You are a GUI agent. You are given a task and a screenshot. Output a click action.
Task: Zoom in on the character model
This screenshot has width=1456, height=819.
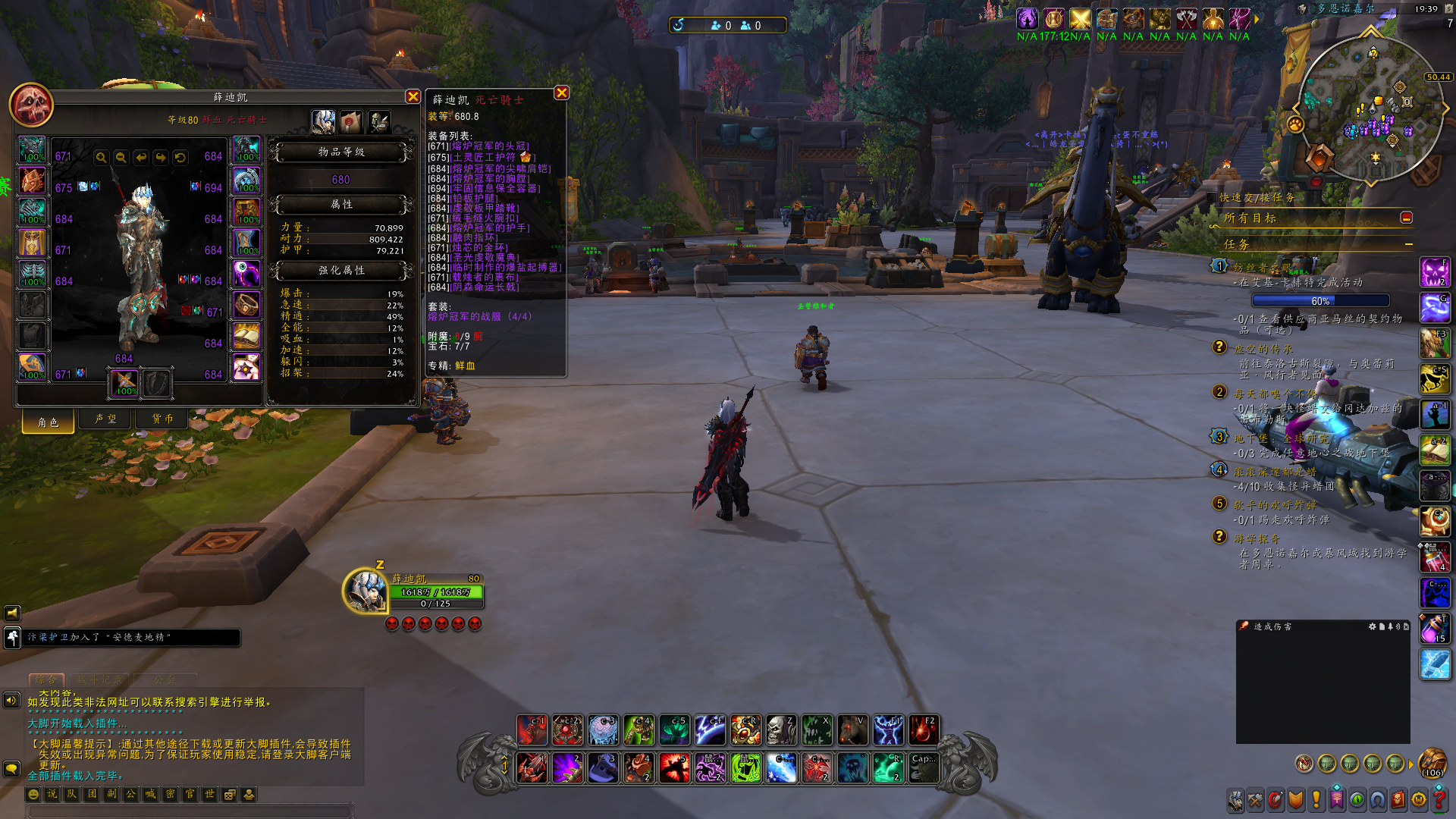click(101, 157)
